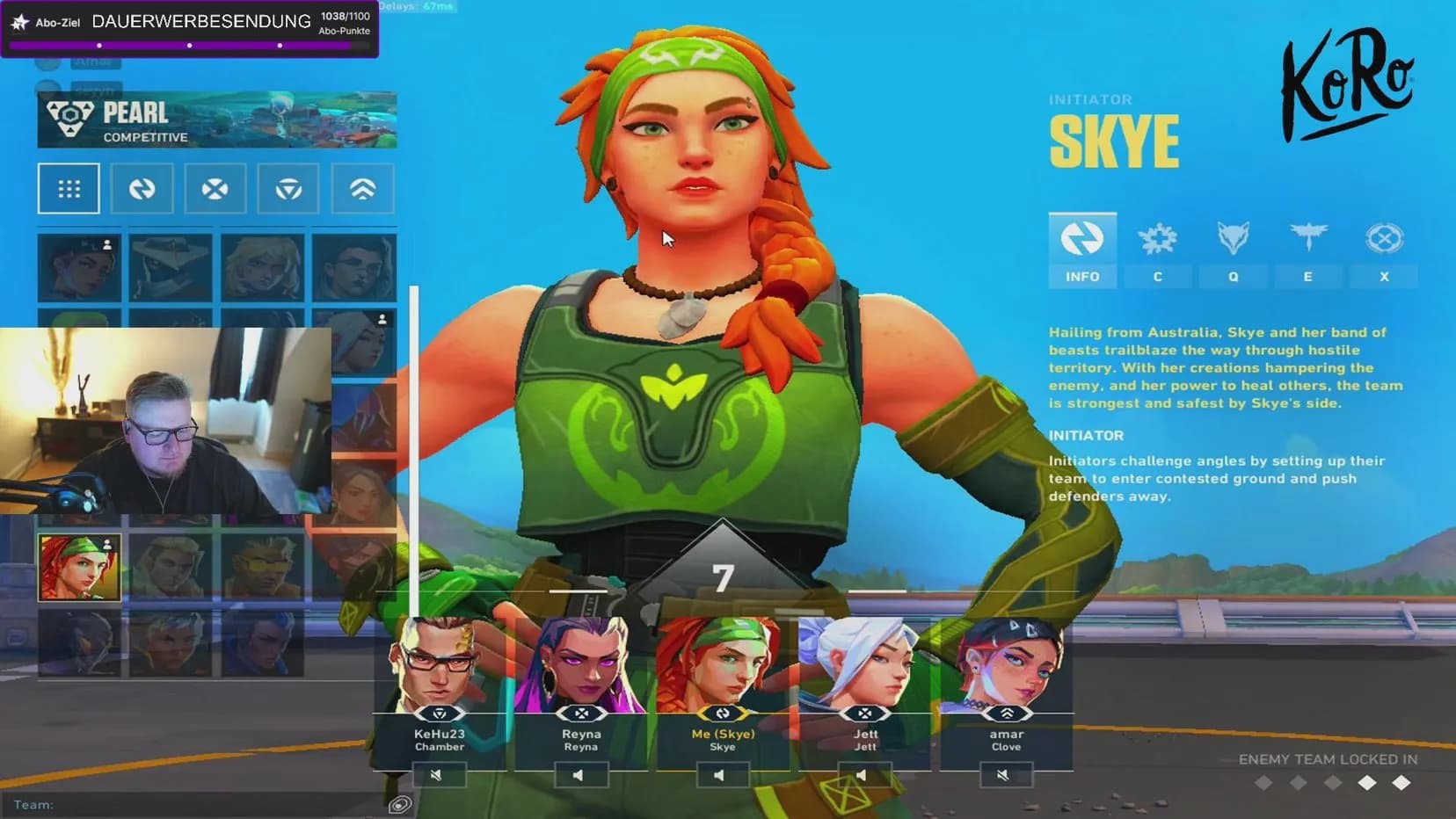Select amar's Clove player card
The image size is (1456, 819).
click(x=1006, y=685)
